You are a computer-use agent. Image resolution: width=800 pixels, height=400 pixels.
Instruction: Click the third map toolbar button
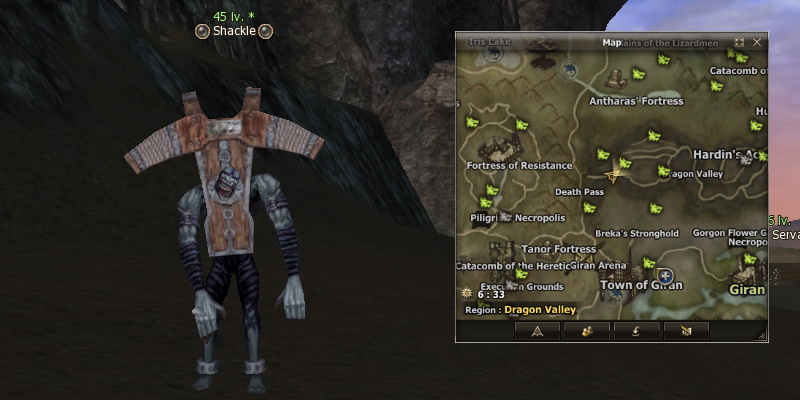(636, 330)
